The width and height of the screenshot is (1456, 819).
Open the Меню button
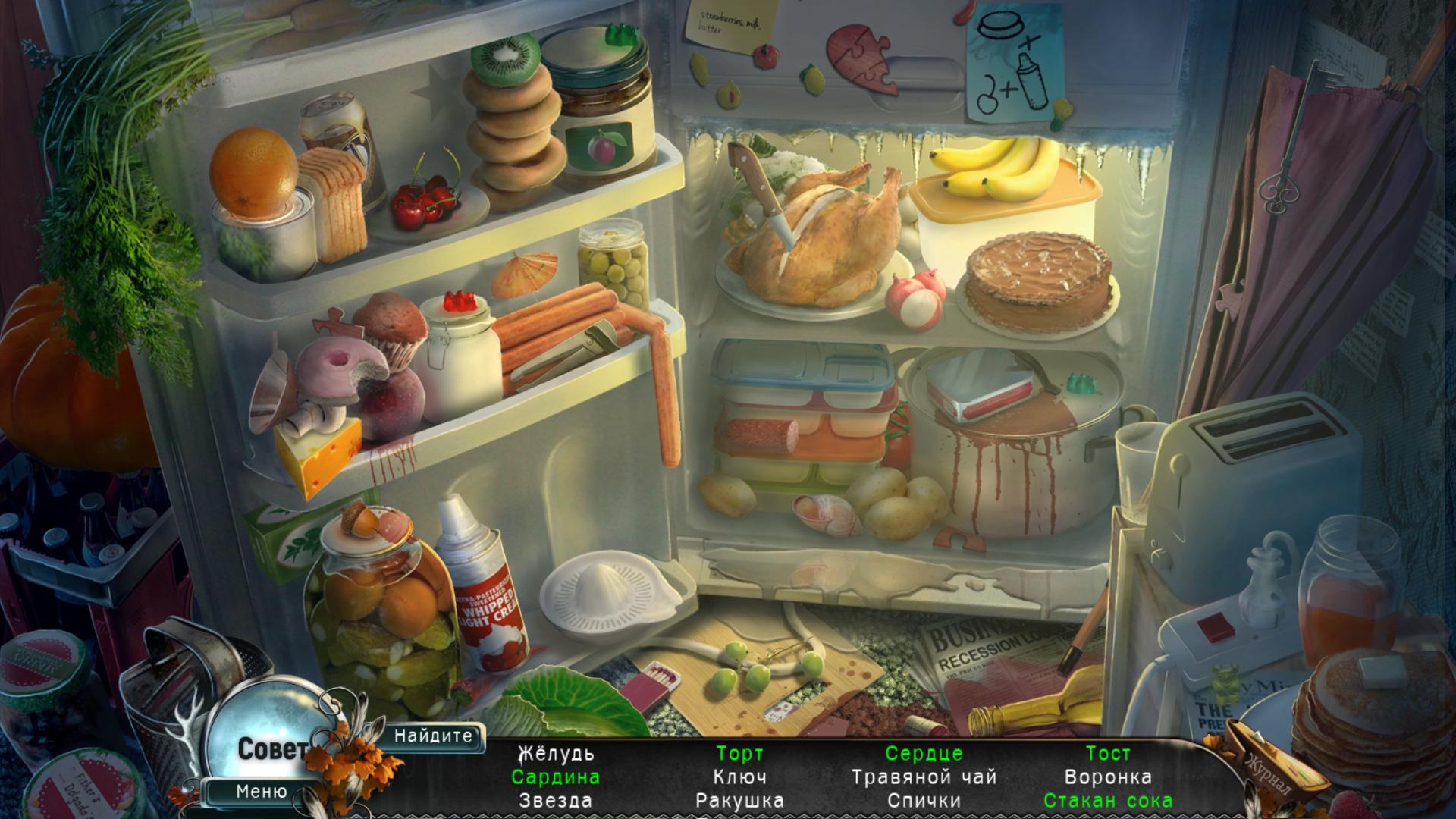click(261, 792)
